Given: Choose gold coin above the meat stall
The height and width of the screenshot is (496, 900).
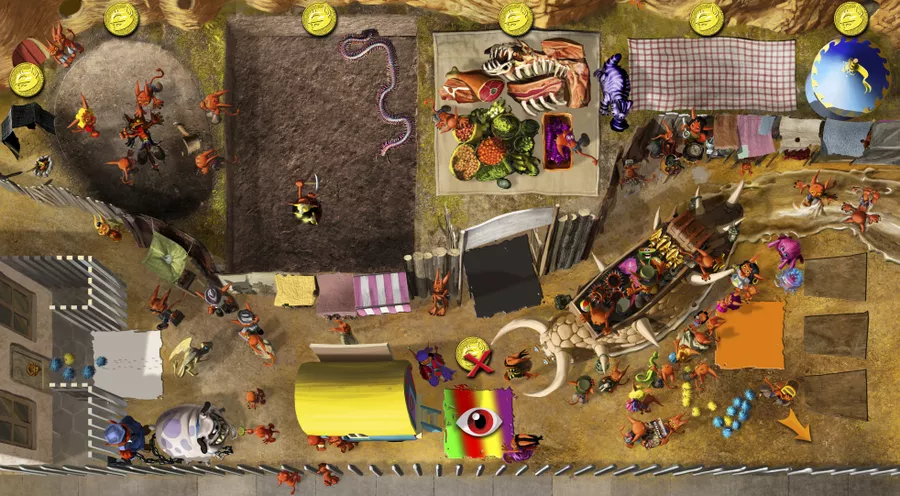Looking at the screenshot, I should [516, 17].
